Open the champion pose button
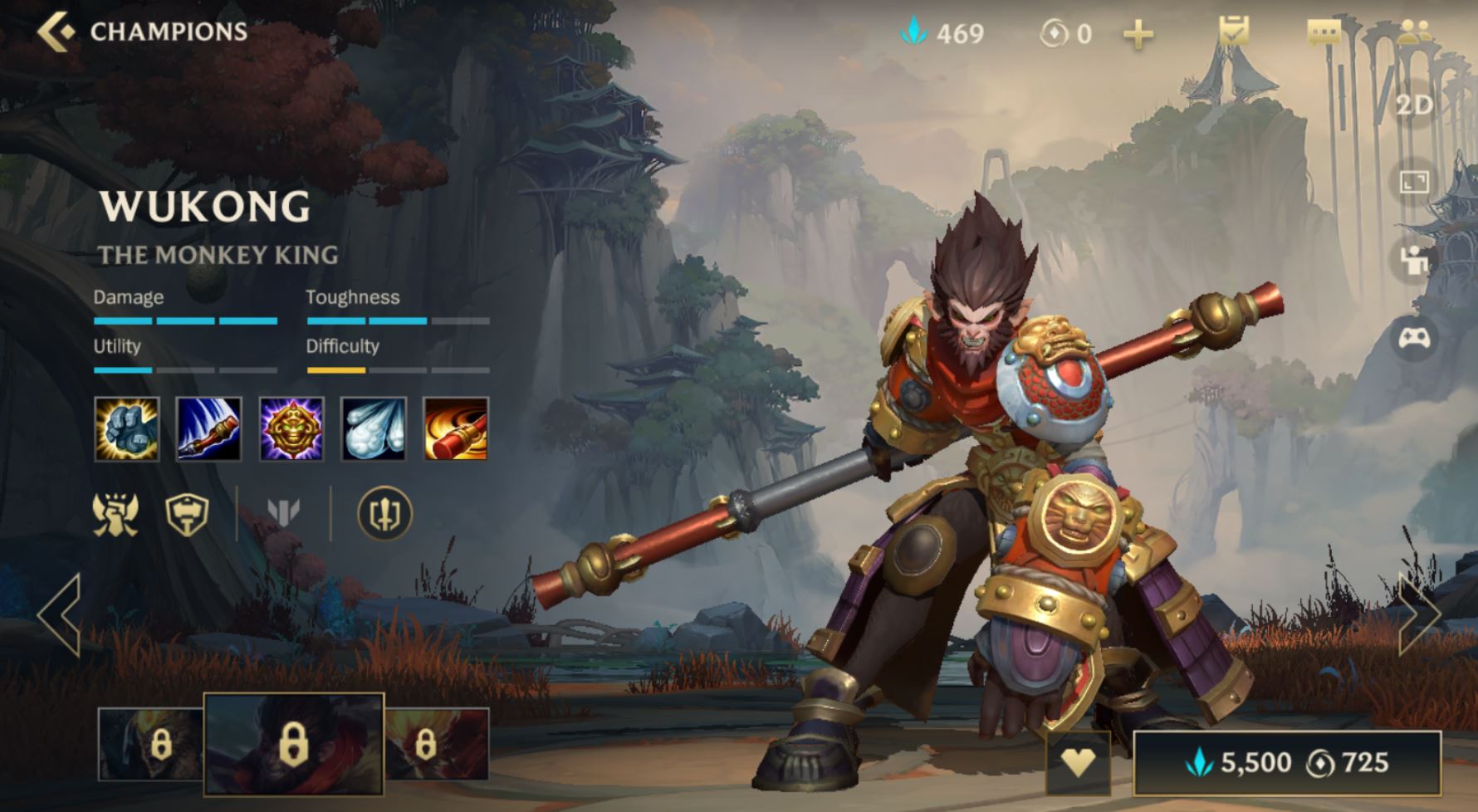1478x812 pixels. 1414,260
